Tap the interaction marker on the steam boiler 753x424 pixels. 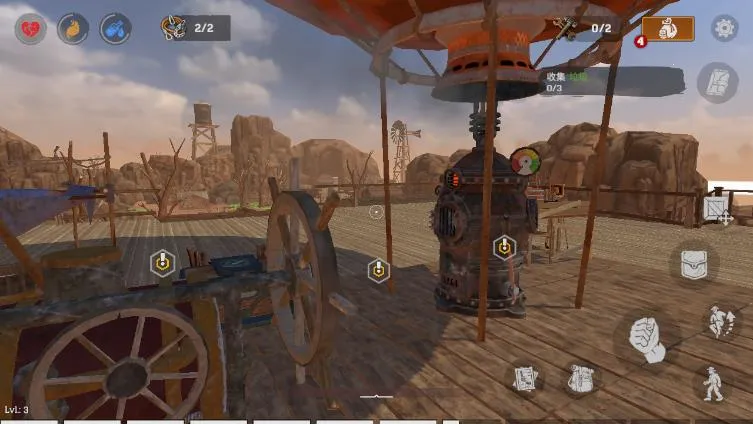[505, 246]
